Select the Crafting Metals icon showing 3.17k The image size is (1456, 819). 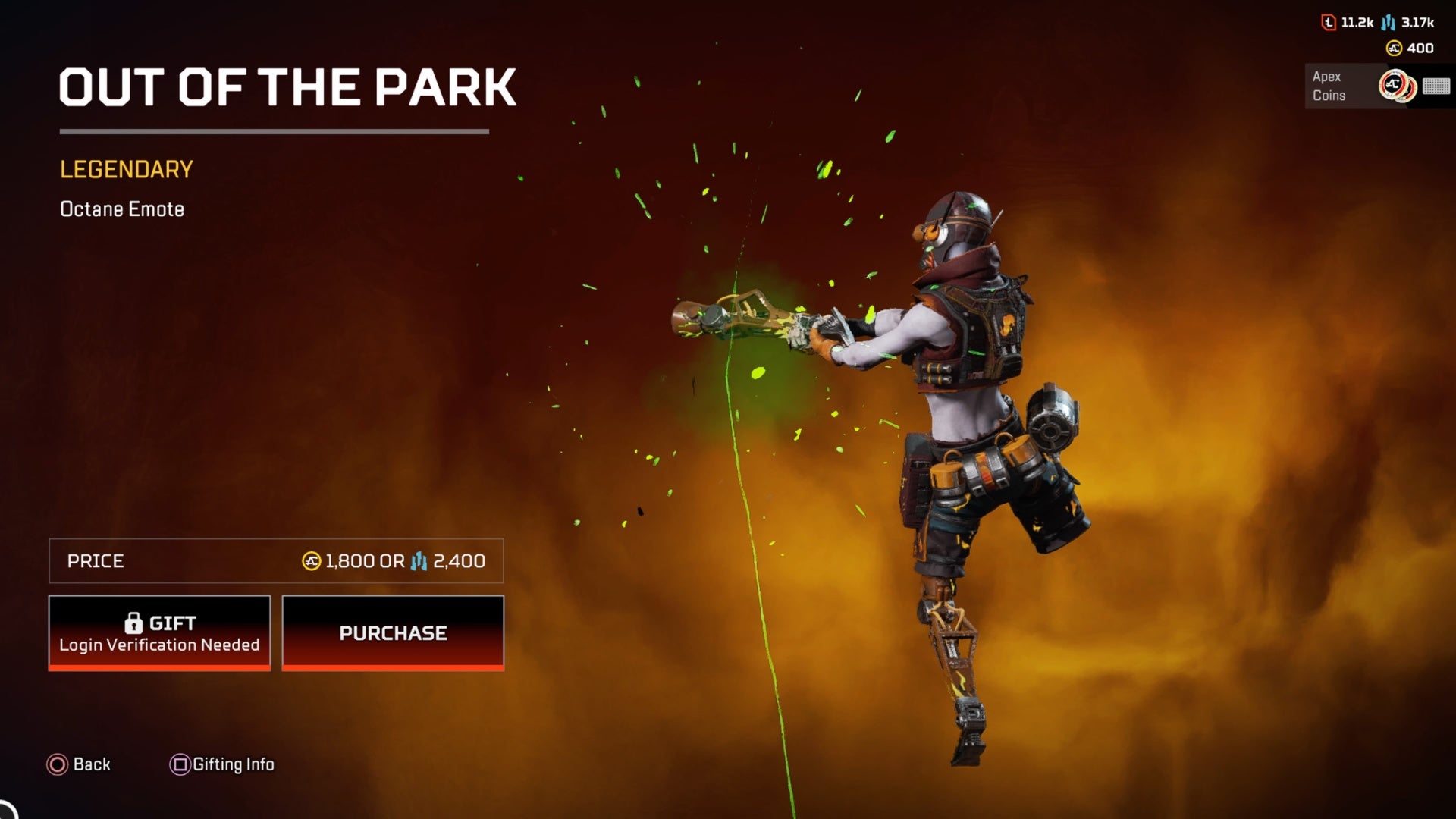pyautogui.click(x=1388, y=24)
